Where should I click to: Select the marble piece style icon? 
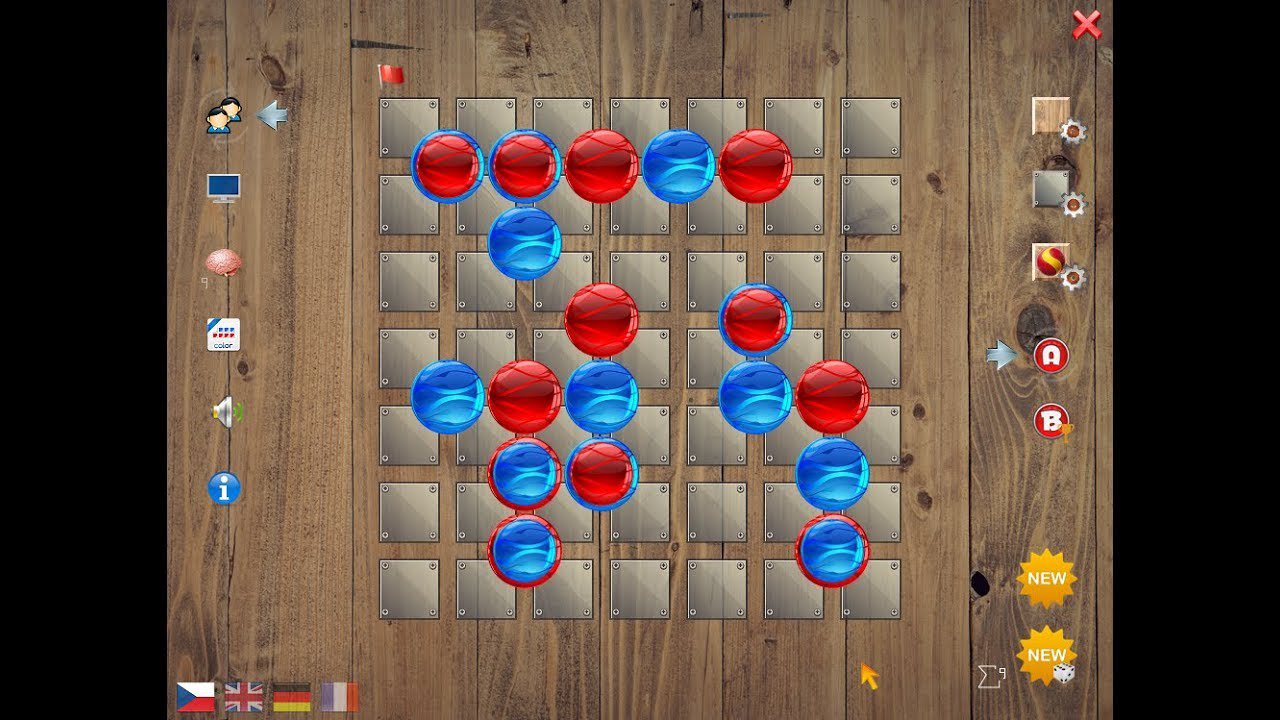(1048, 262)
